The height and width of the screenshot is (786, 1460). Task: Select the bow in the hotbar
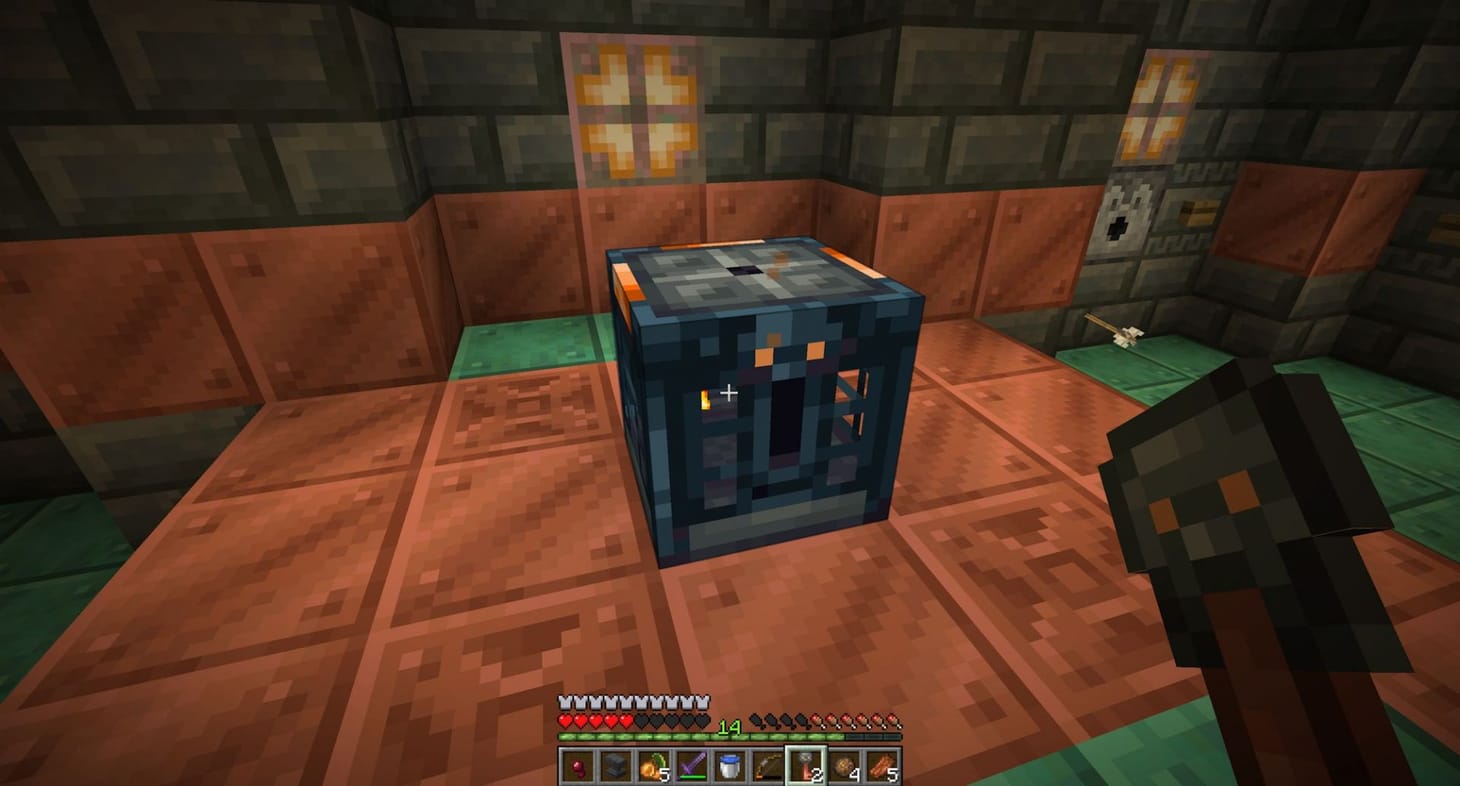coord(769,765)
